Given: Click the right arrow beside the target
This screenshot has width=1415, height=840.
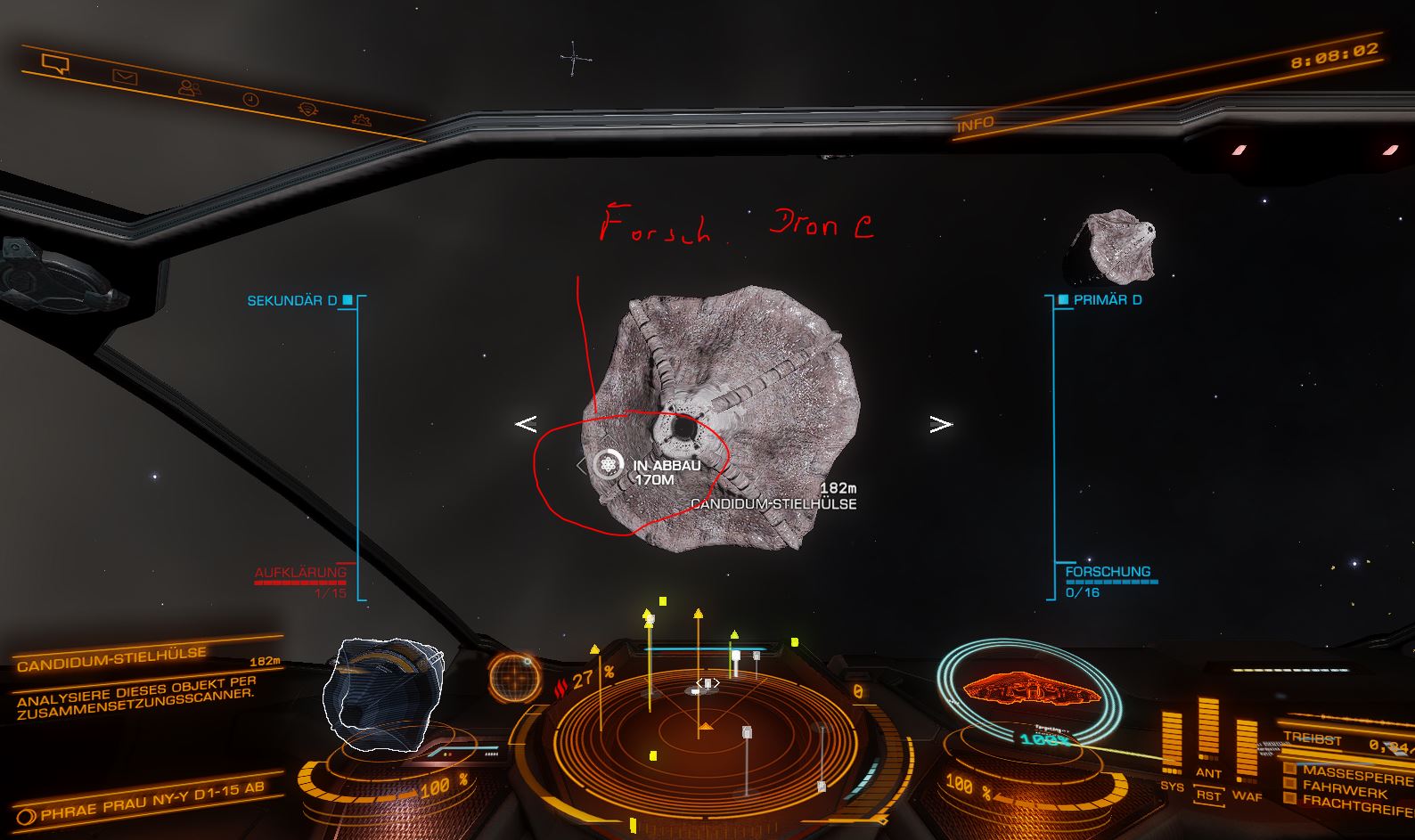Looking at the screenshot, I should (x=941, y=424).
